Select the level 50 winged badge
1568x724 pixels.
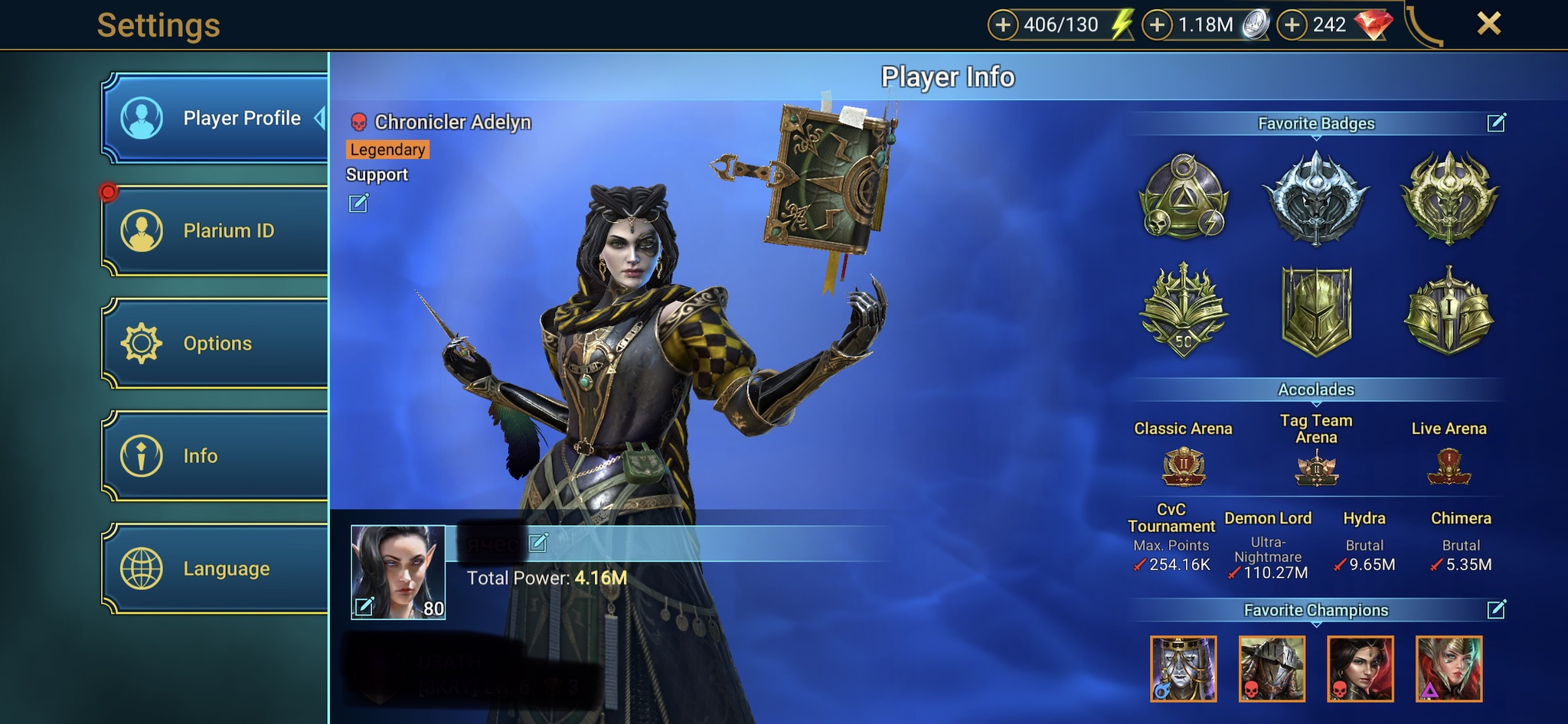pyautogui.click(x=1184, y=311)
